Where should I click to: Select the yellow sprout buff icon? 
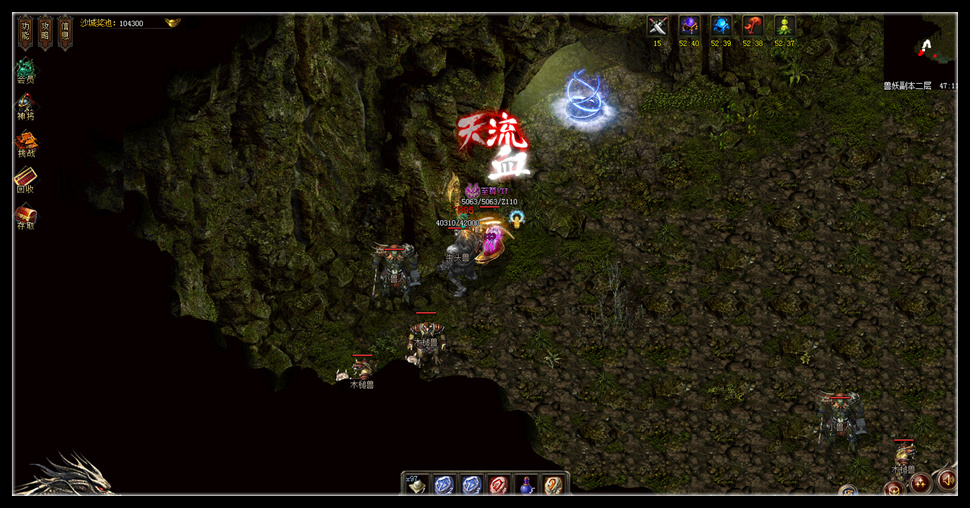[x=785, y=26]
